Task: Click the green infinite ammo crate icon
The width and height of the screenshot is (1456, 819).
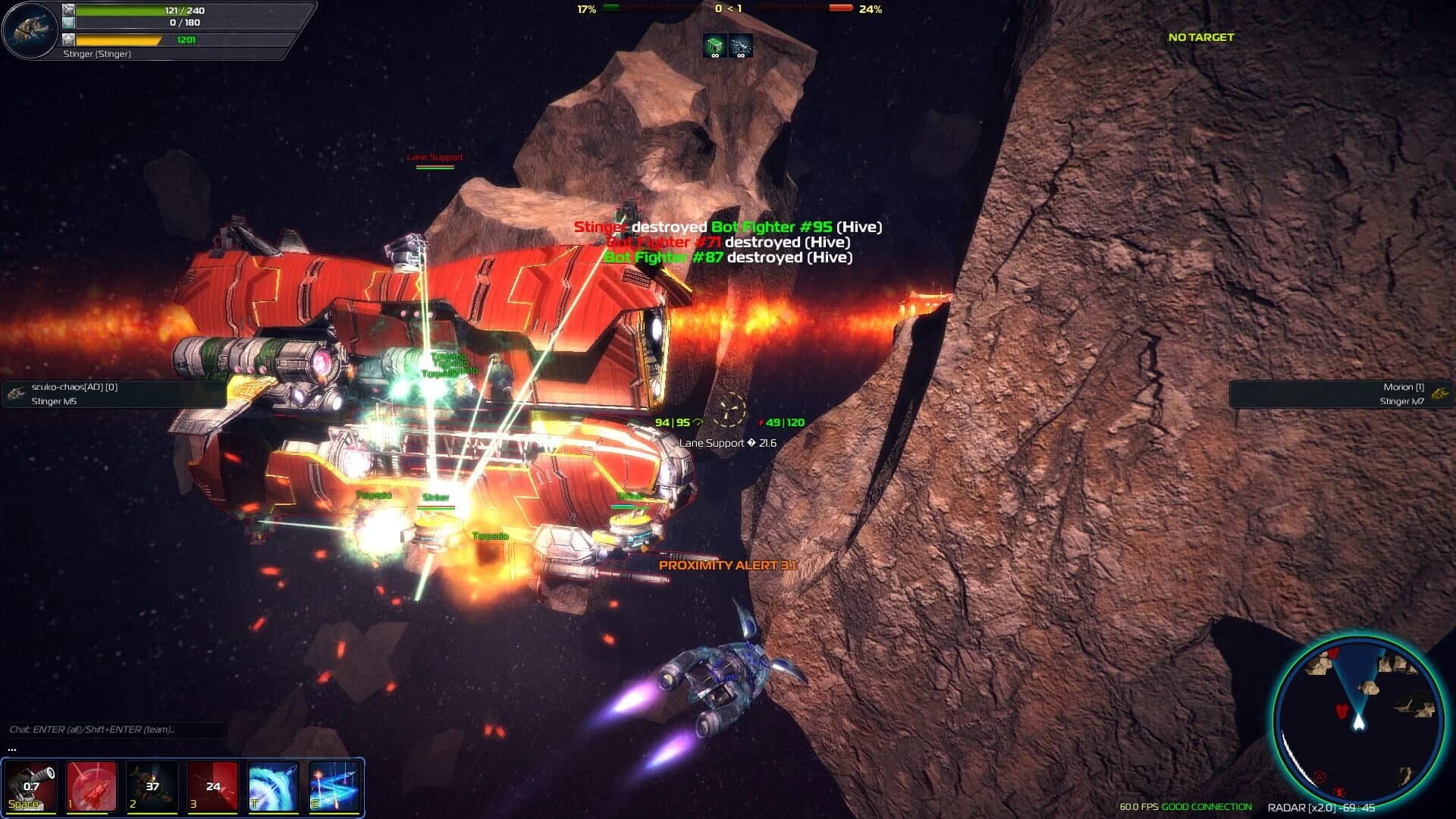Action: coord(714,46)
